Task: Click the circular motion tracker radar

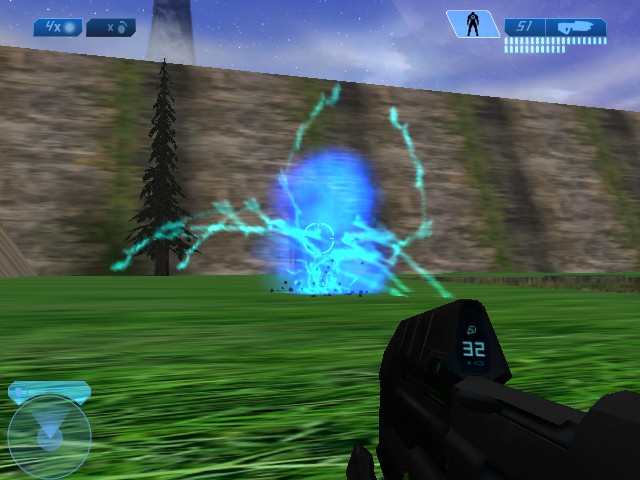Action: click(49, 435)
